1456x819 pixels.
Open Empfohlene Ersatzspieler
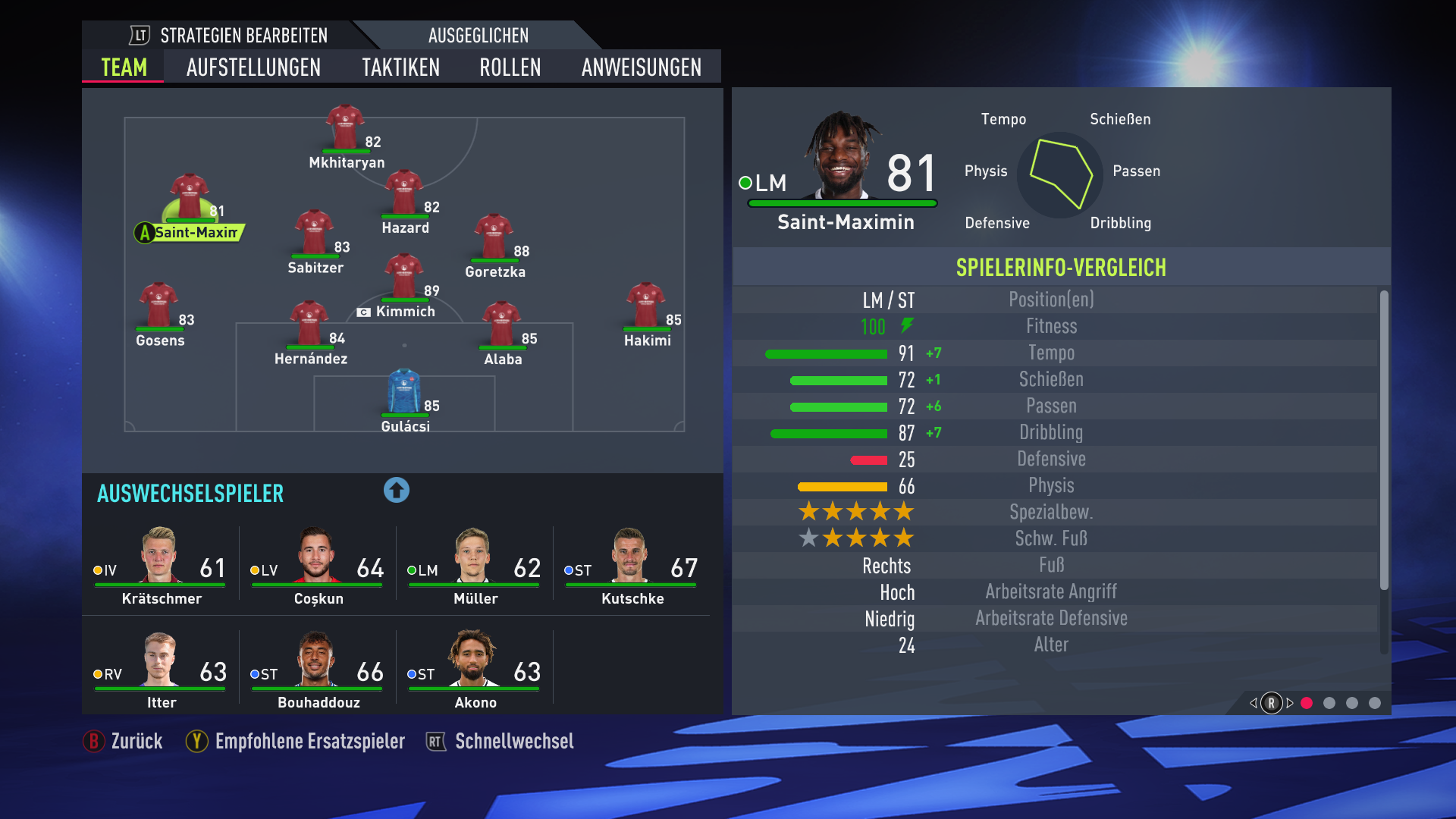pos(296,741)
